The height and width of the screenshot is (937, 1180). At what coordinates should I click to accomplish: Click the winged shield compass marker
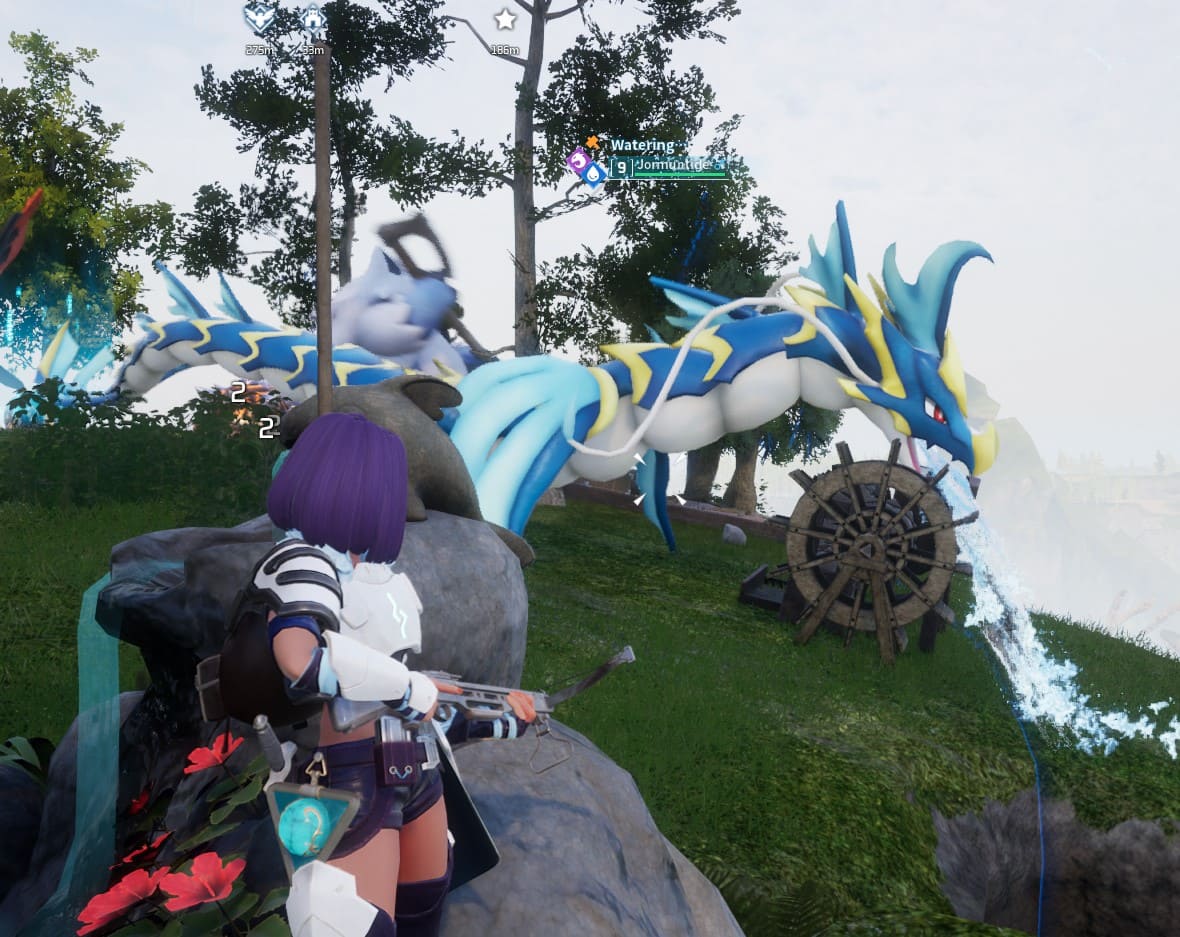(x=260, y=18)
